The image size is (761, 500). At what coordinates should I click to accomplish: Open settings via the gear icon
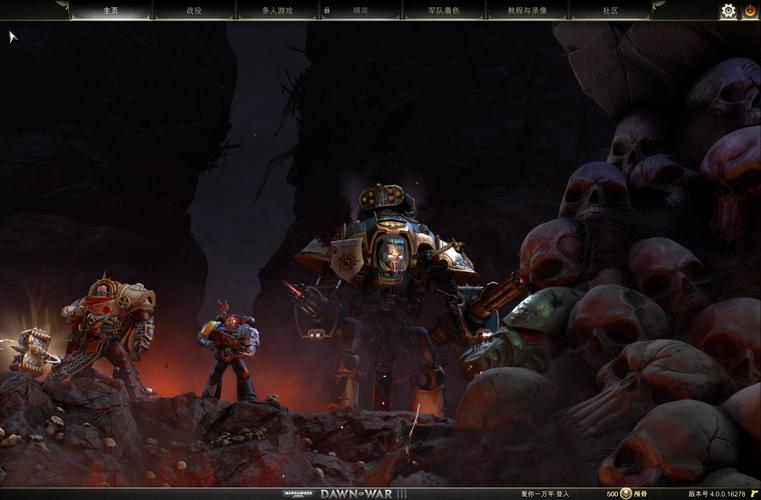pos(728,11)
